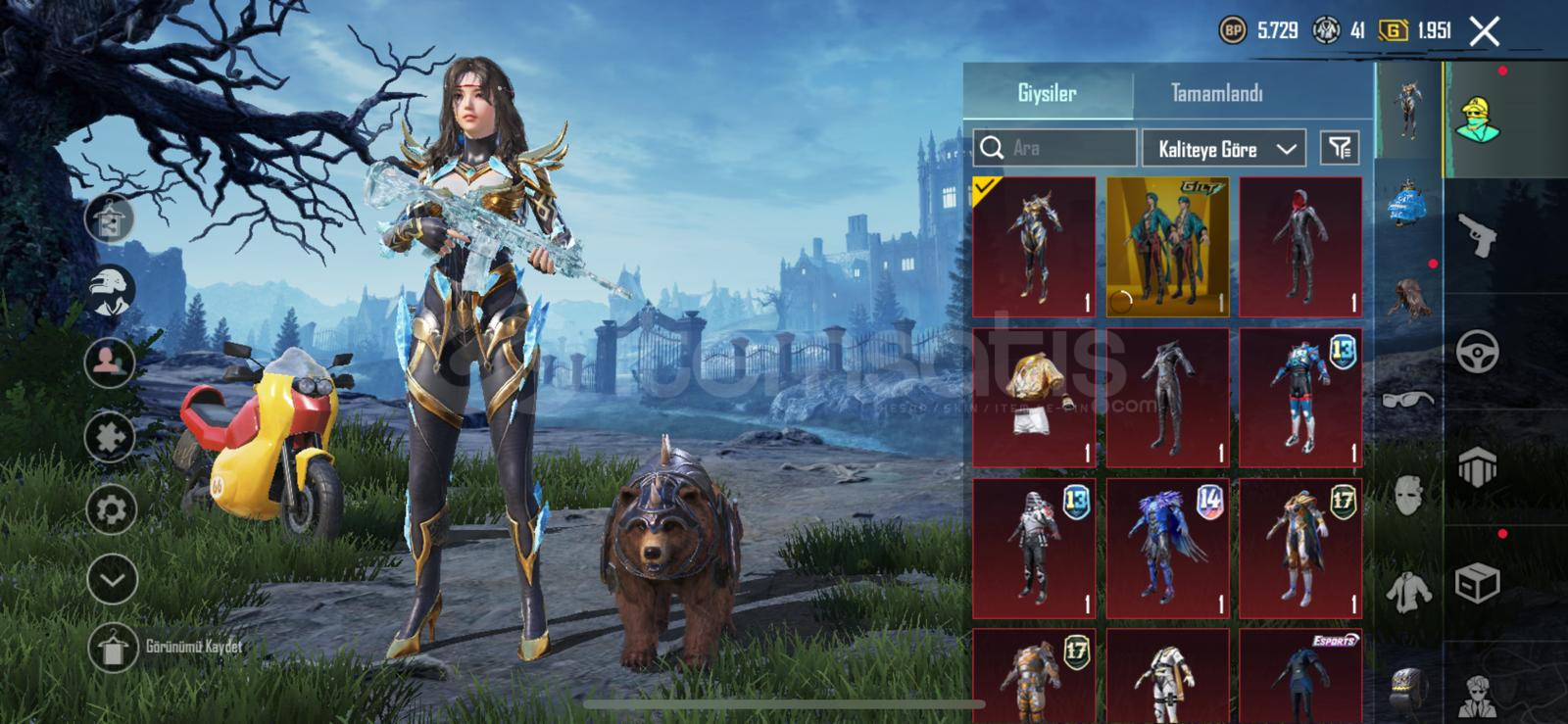Select the red-hooded black outfit

point(1300,247)
